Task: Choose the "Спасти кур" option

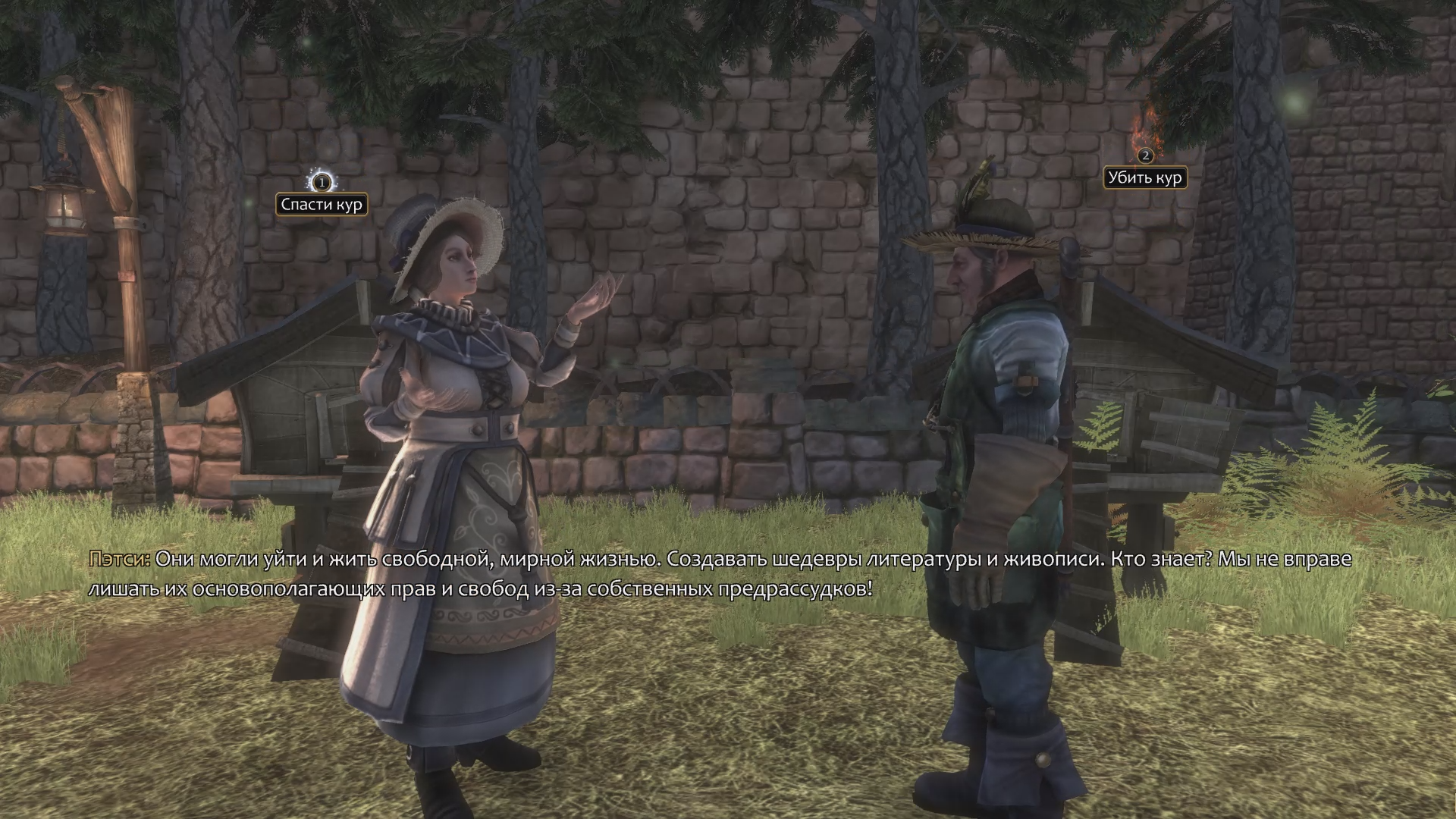Action: [322, 204]
